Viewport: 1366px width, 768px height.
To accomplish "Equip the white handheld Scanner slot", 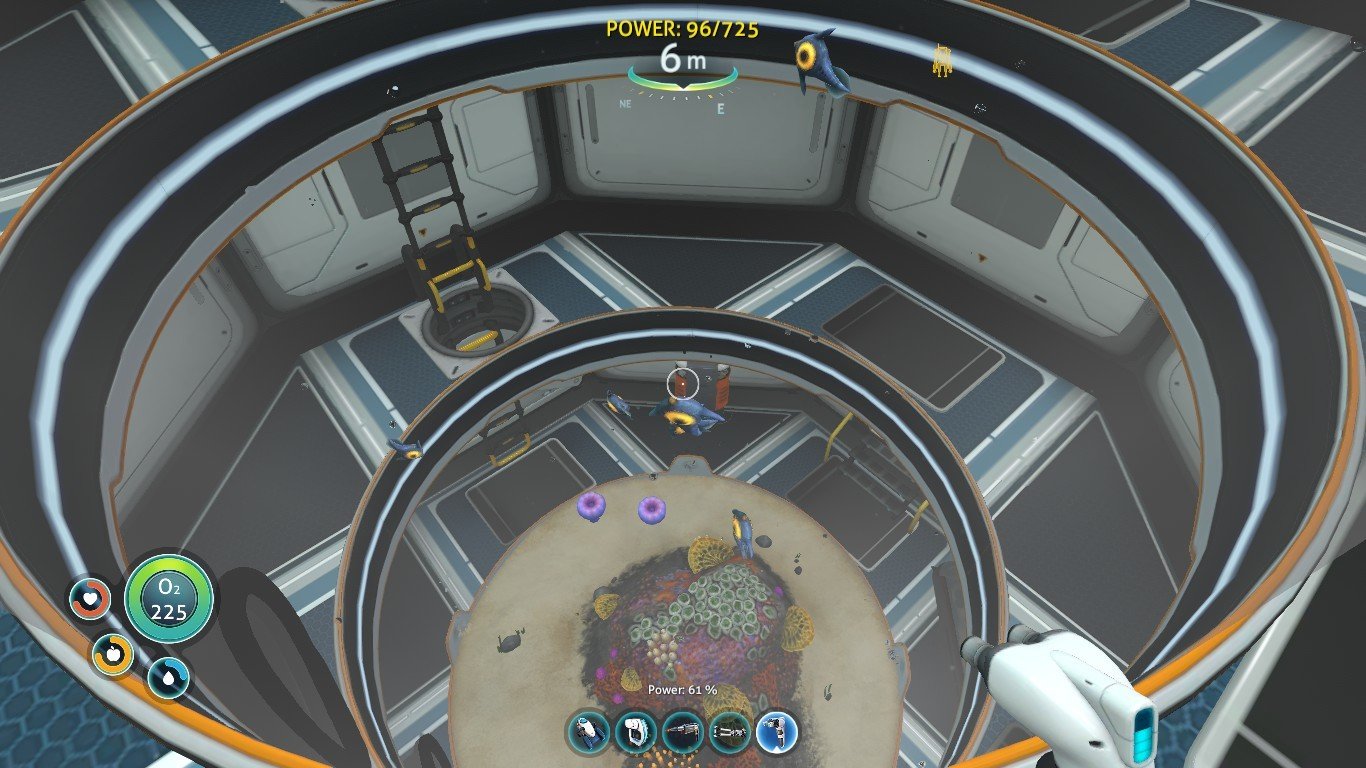I will point(634,733).
